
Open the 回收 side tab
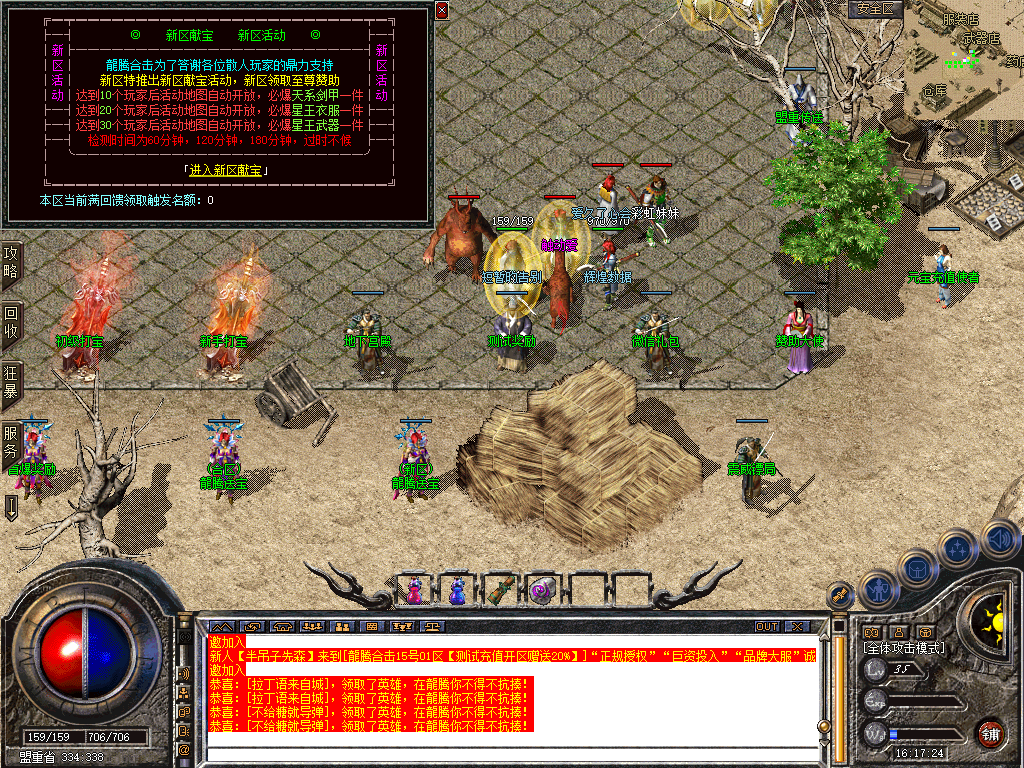tap(11, 322)
